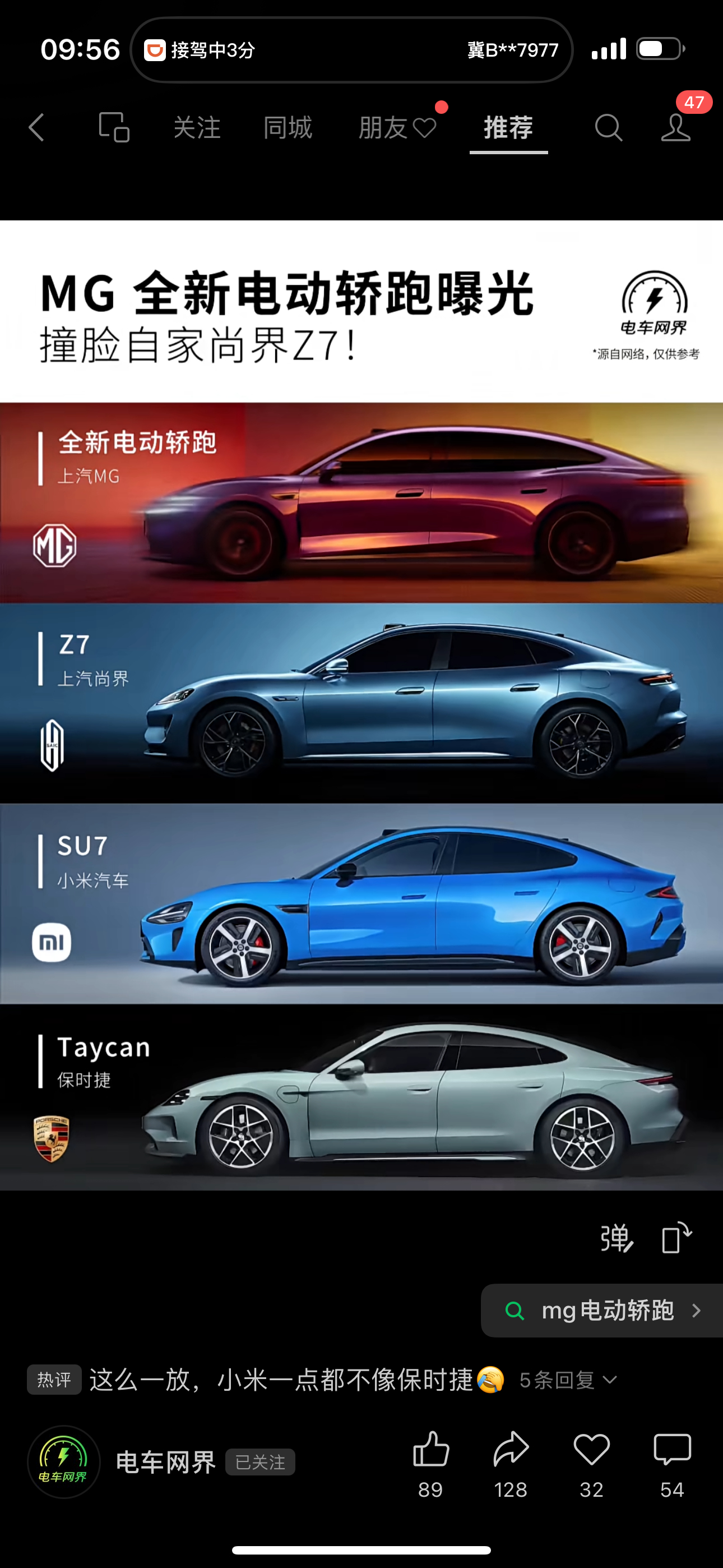Toggle danmaku with the 弹 button
The width and height of the screenshot is (723, 1568).
[x=617, y=1239]
